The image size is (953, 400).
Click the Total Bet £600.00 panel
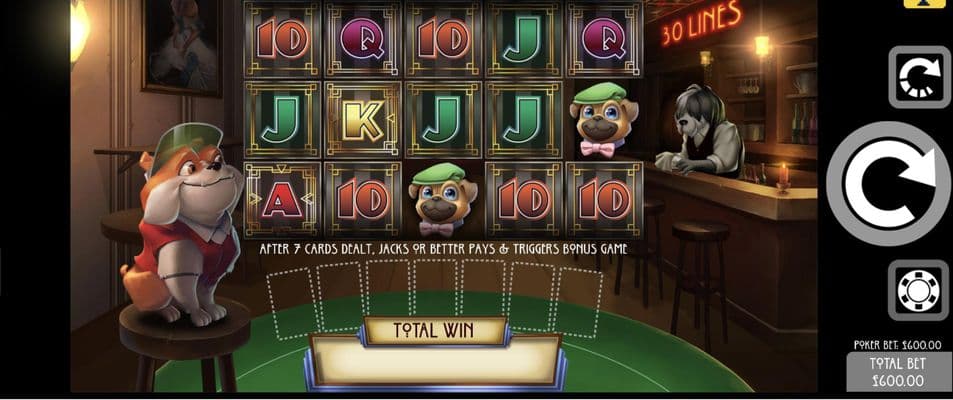click(899, 372)
